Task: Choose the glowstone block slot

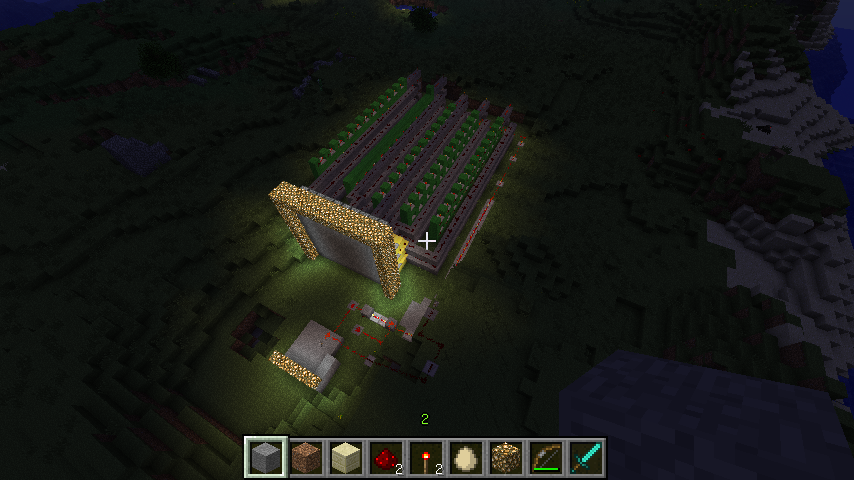Action: pyautogui.click(x=506, y=457)
